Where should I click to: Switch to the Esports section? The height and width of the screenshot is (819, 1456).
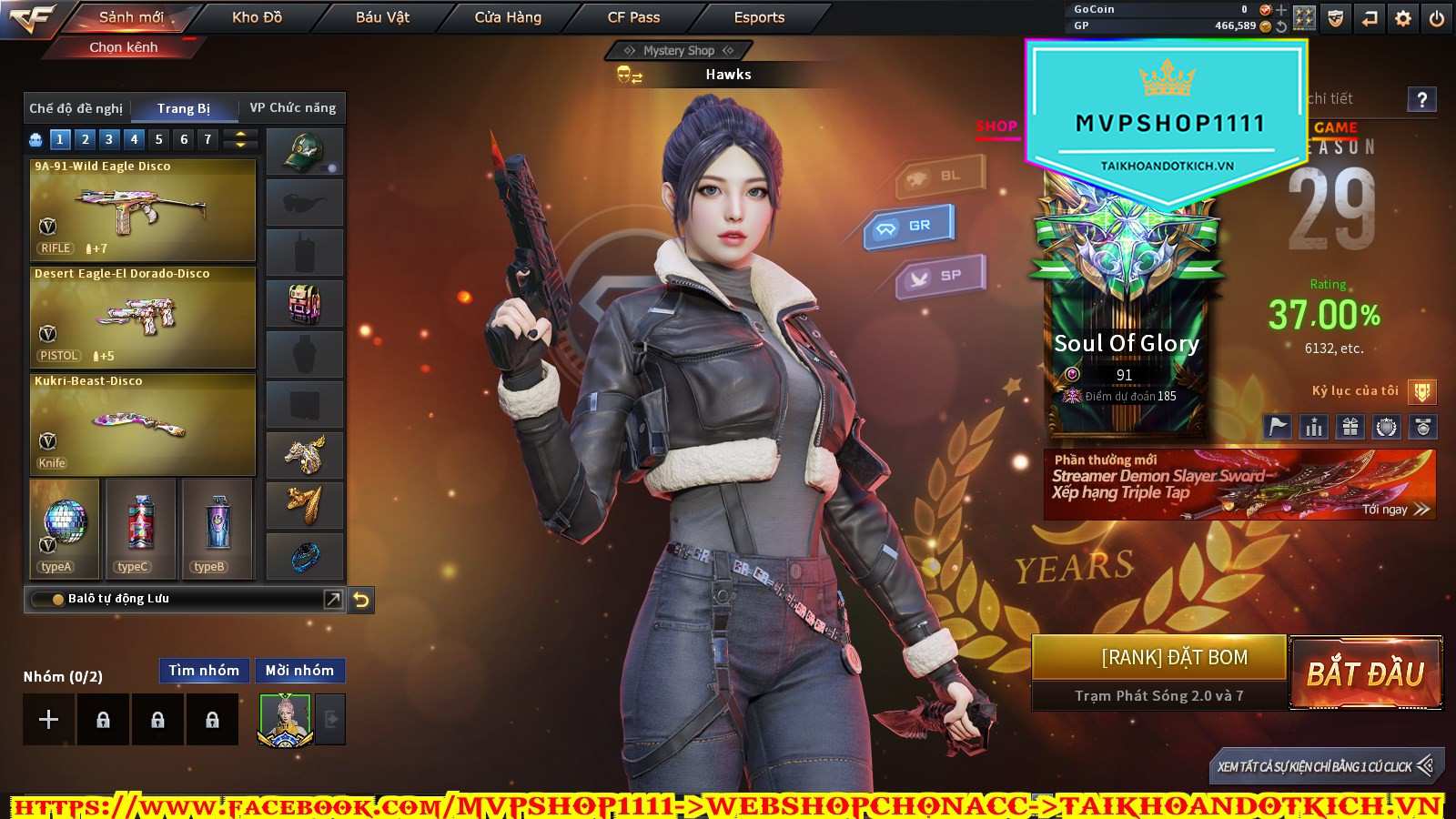(759, 17)
